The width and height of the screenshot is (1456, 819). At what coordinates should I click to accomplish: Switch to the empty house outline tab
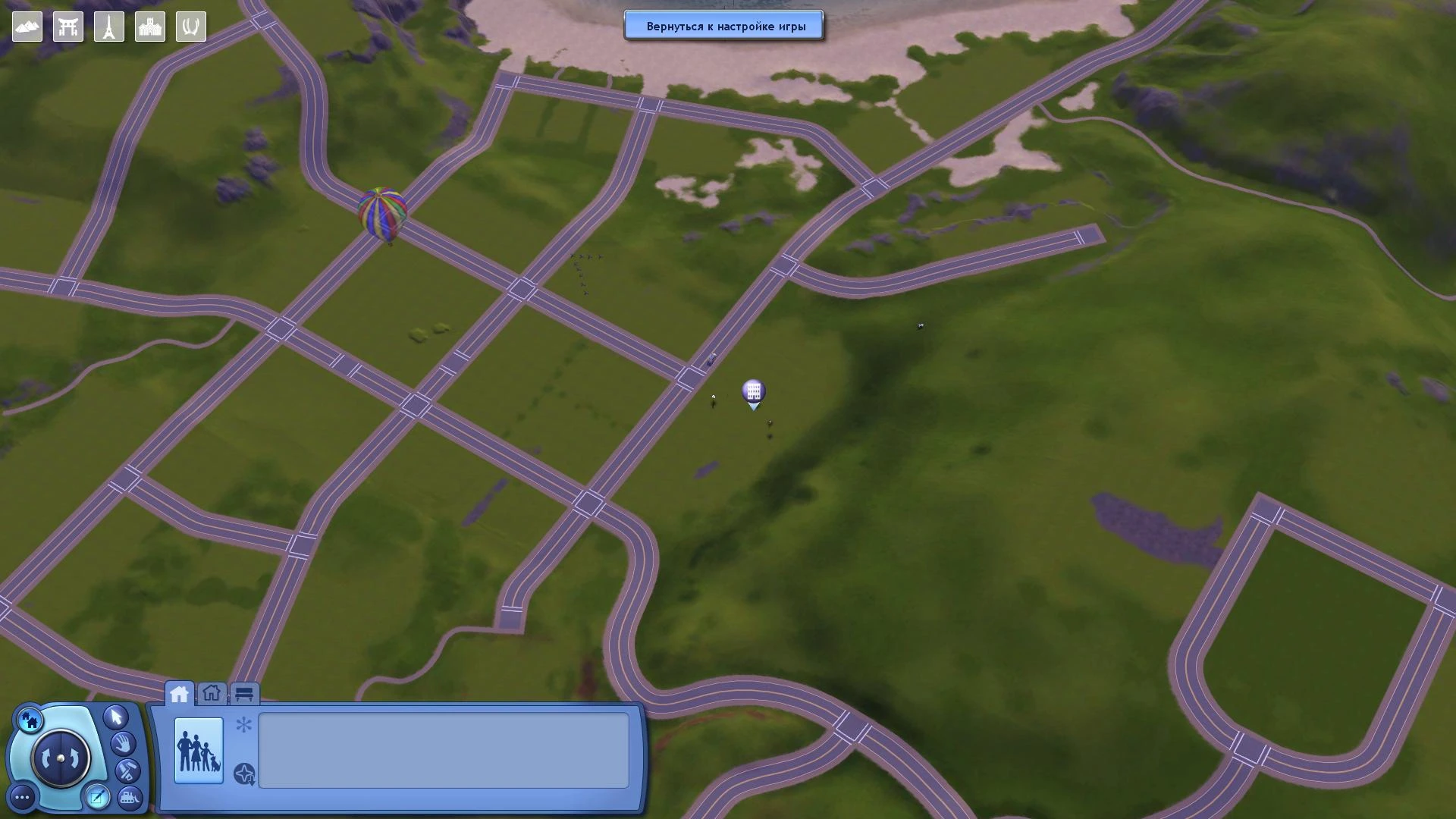pyautogui.click(x=212, y=692)
